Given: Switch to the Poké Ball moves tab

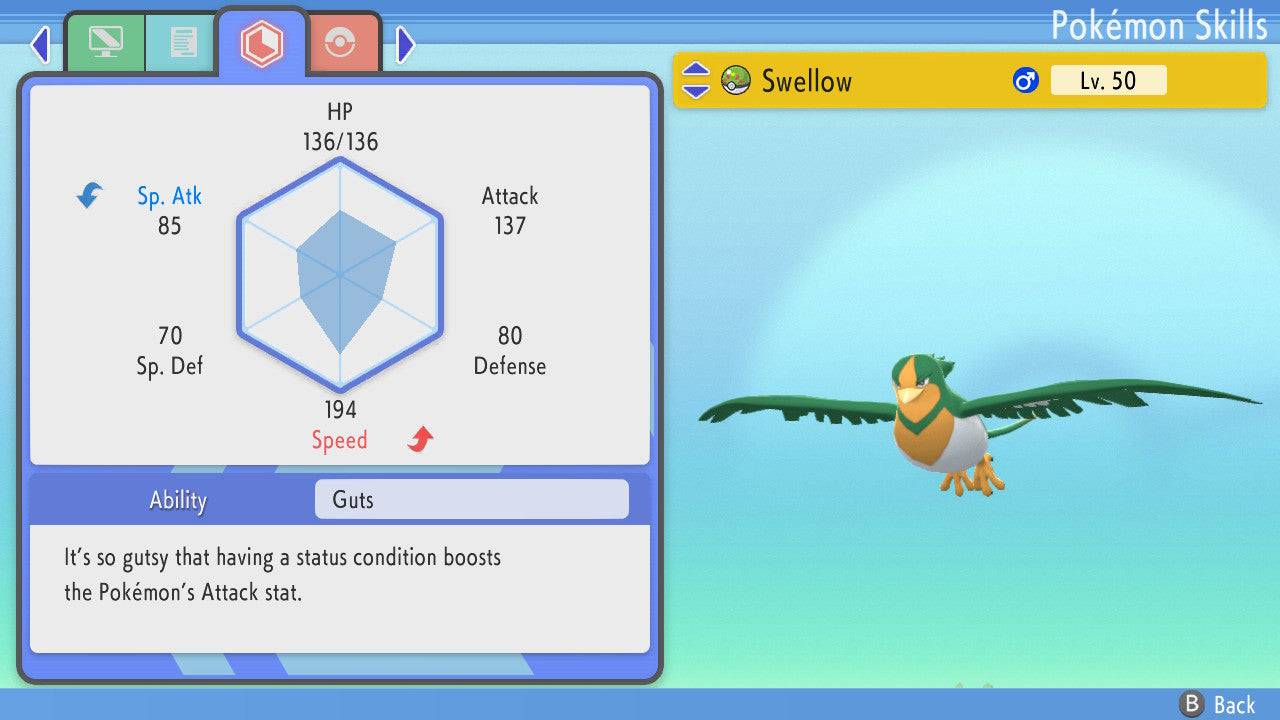Looking at the screenshot, I should 340,44.
